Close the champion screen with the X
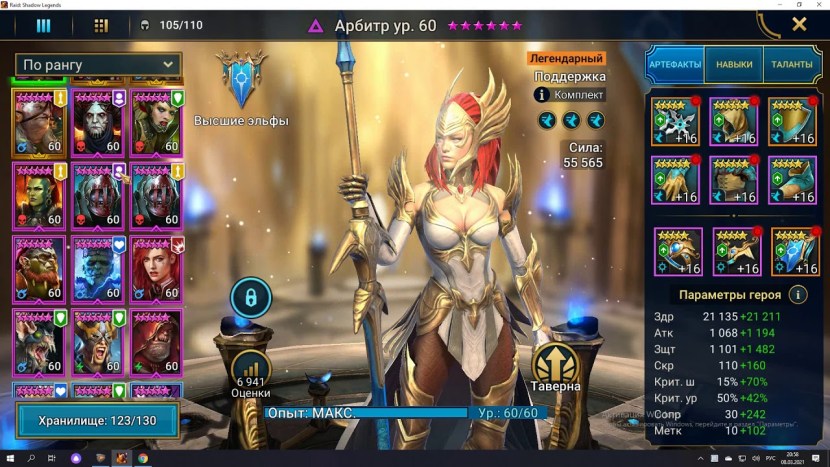The width and height of the screenshot is (830, 467). click(799, 25)
